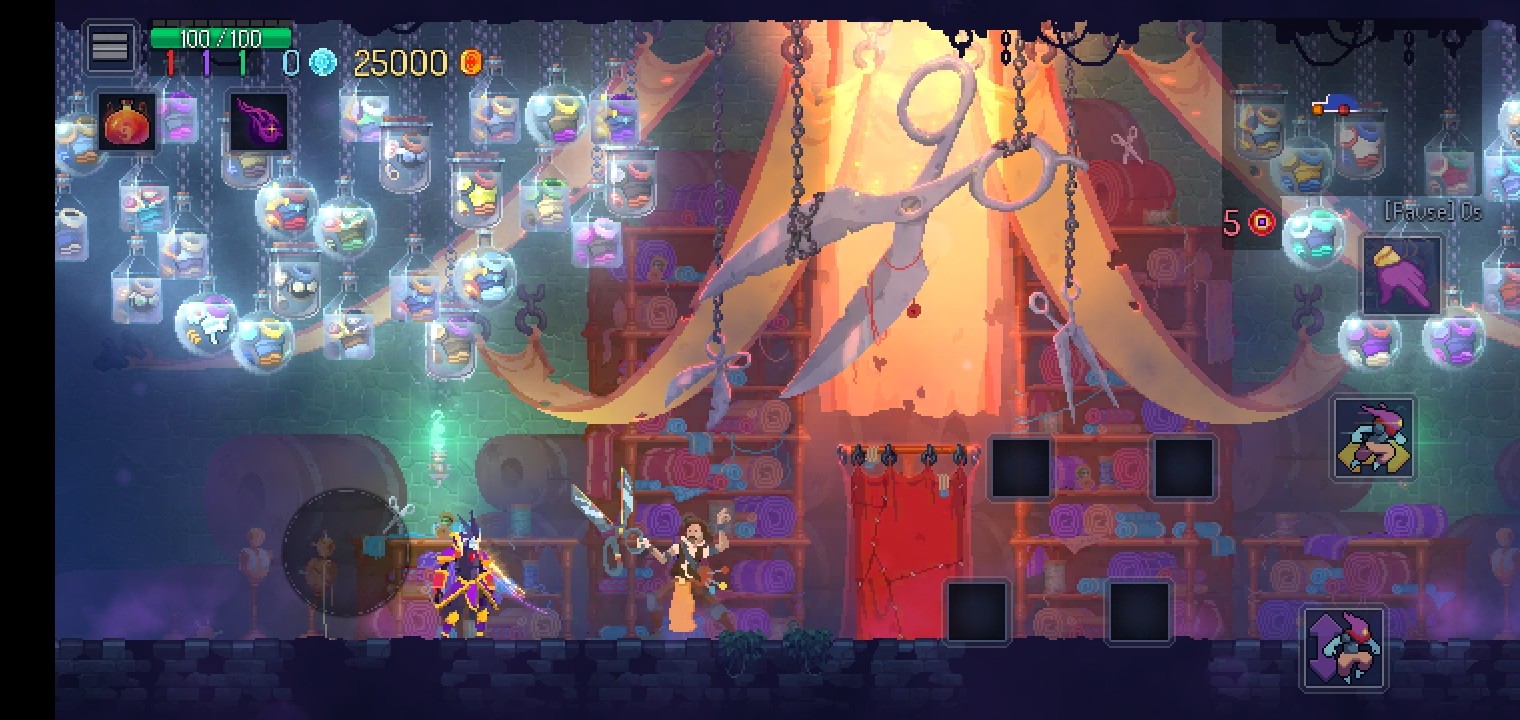The width and height of the screenshot is (1520, 720).
Task: Trigger the dodge roll button
Action: click(x=1373, y=439)
